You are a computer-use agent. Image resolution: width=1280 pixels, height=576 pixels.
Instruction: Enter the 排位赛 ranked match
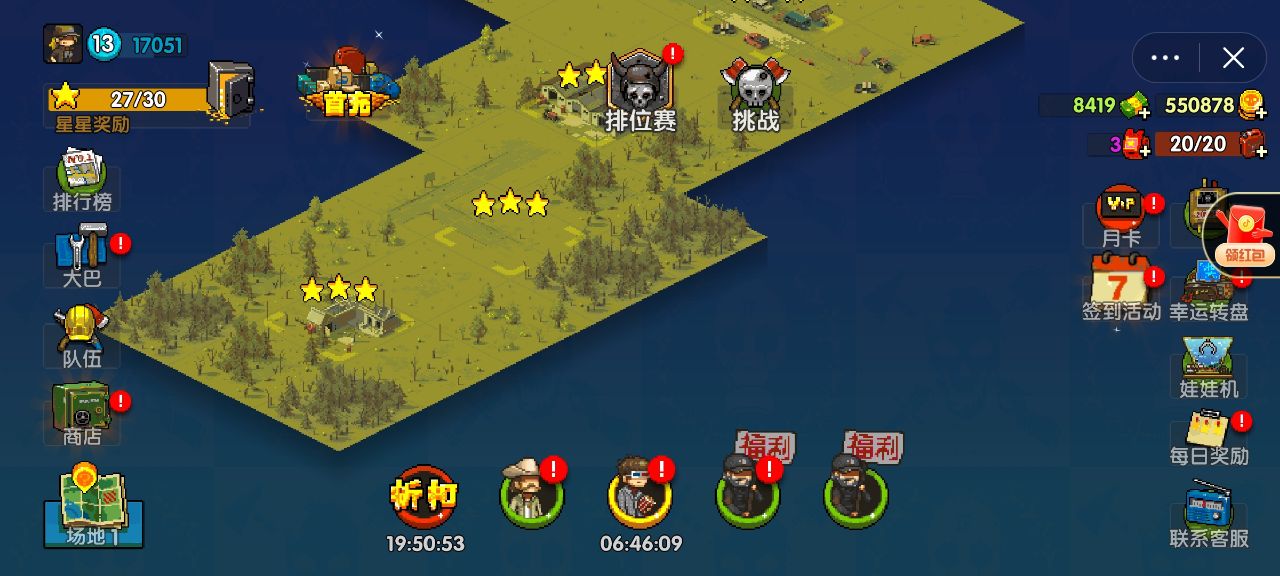(x=640, y=92)
